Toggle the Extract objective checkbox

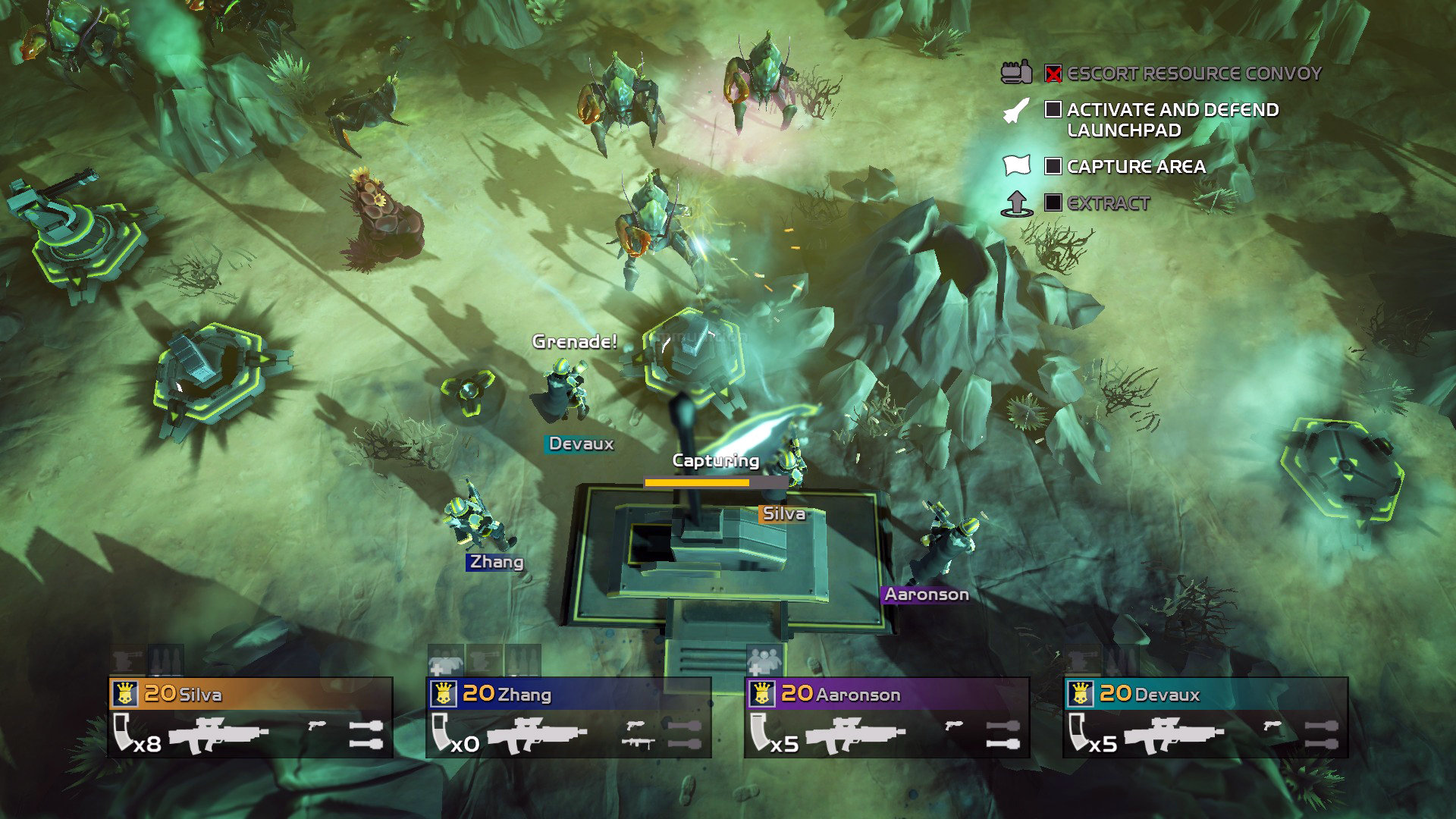tap(1052, 201)
